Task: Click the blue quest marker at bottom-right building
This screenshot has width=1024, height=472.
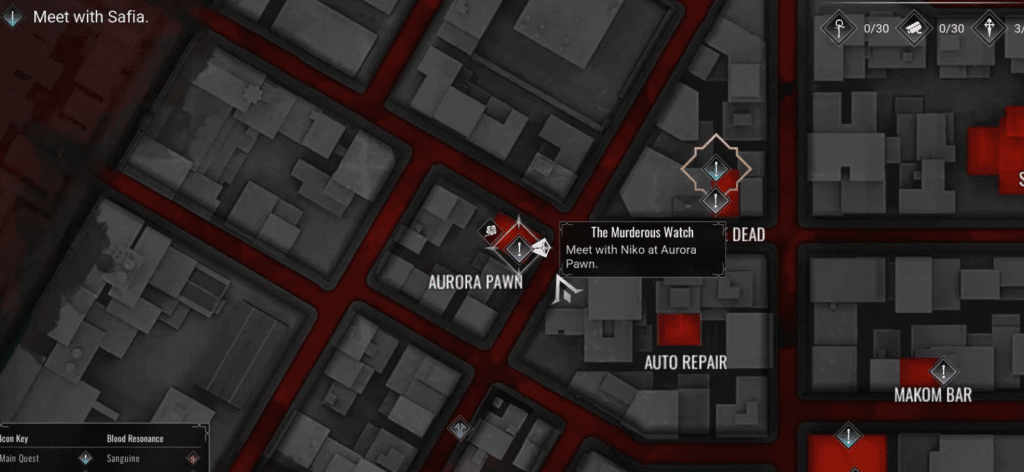Action: 848,436
